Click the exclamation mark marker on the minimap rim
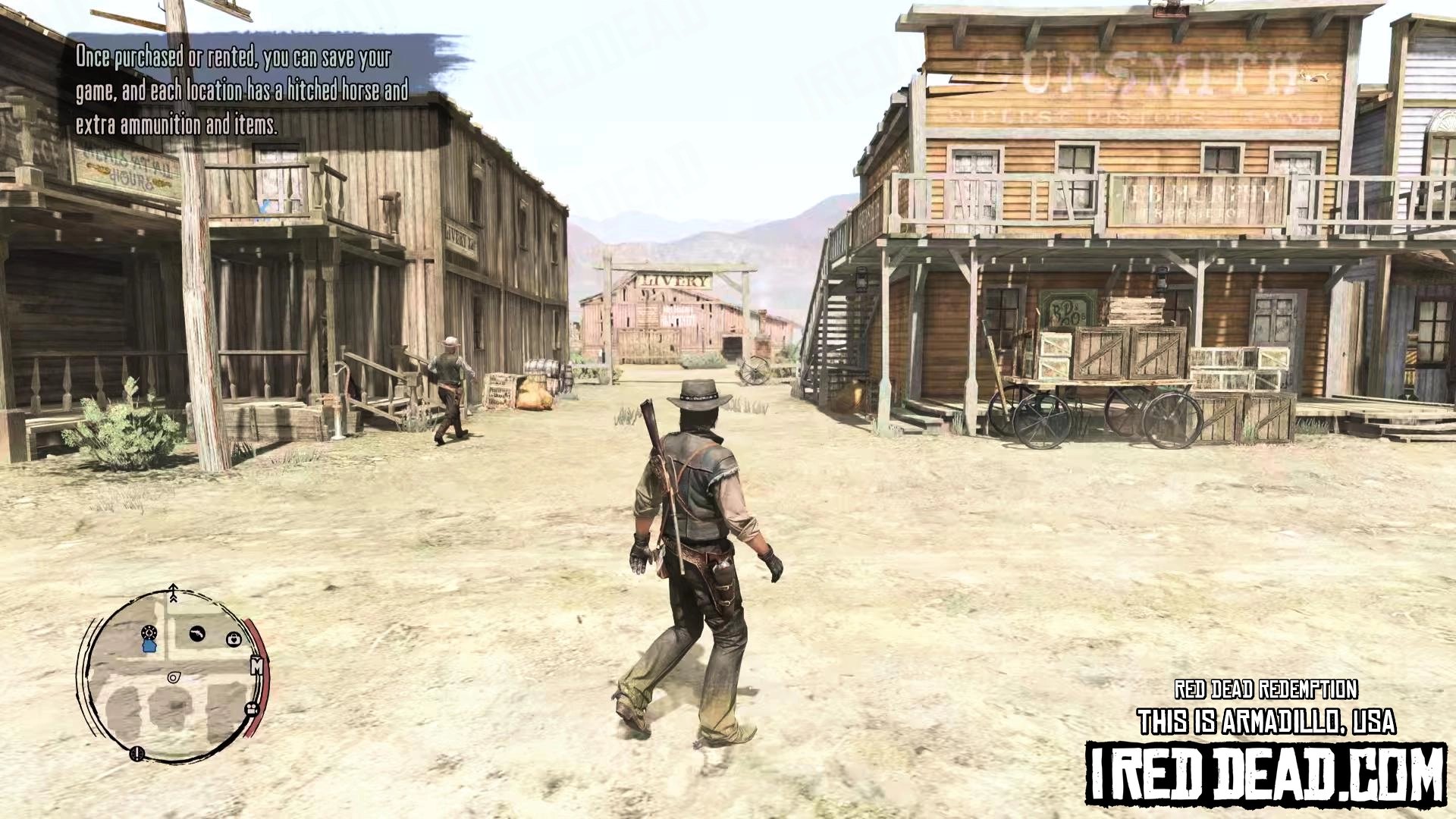The height and width of the screenshot is (819, 1456). click(137, 753)
